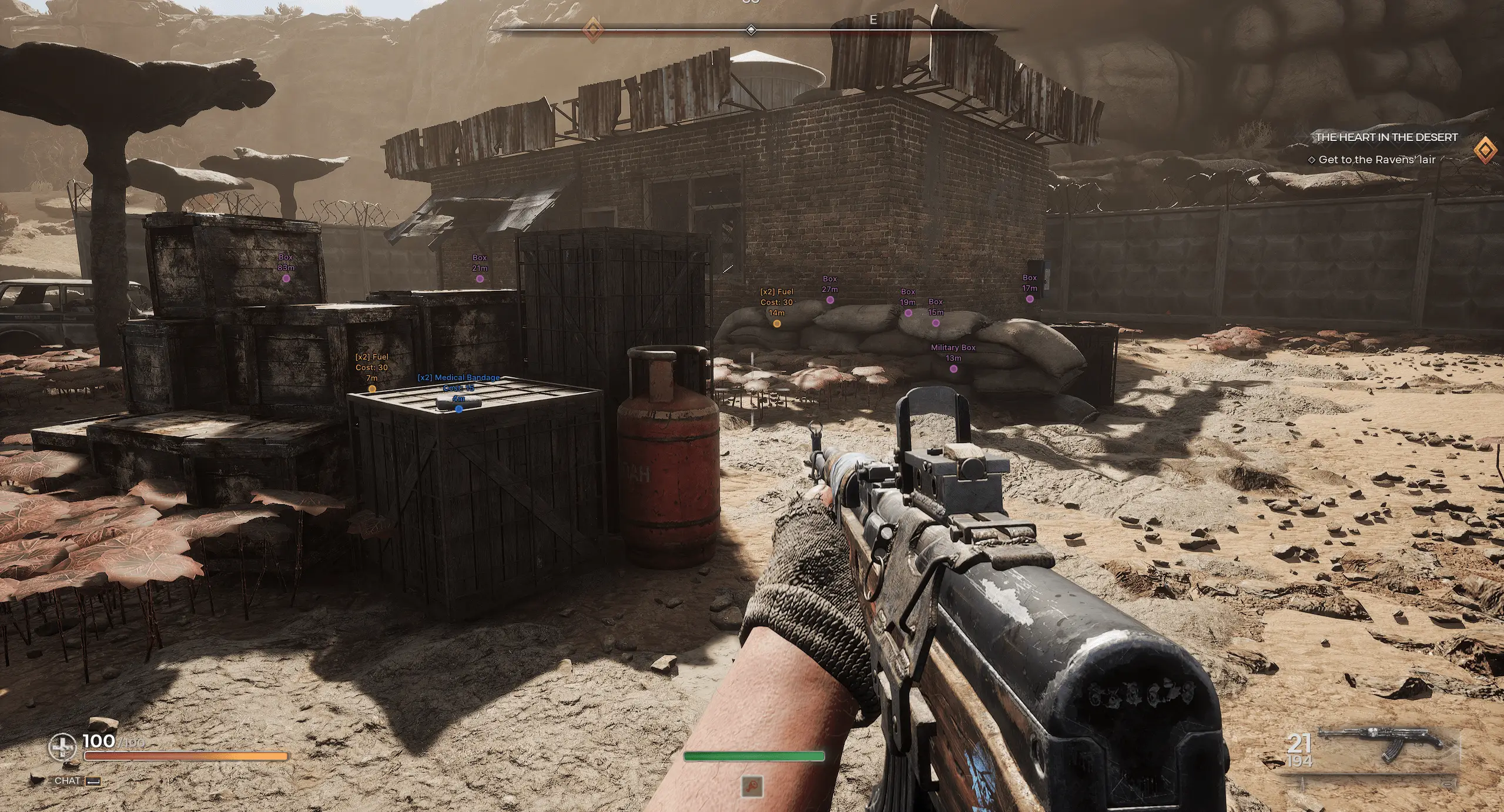Select the orange objective marker on compass
The width and height of the screenshot is (1504, 812).
pyautogui.click(x=592, y=29)
